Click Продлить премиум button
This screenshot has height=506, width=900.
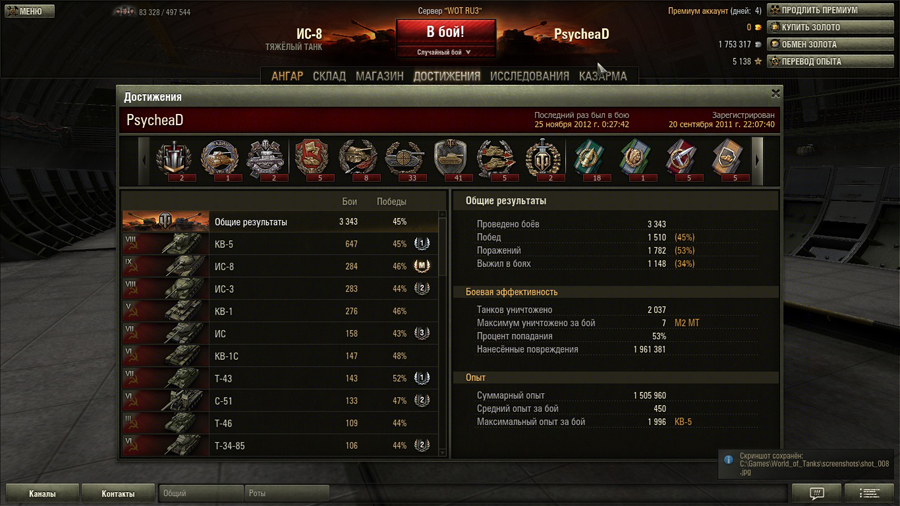(829, 10)
